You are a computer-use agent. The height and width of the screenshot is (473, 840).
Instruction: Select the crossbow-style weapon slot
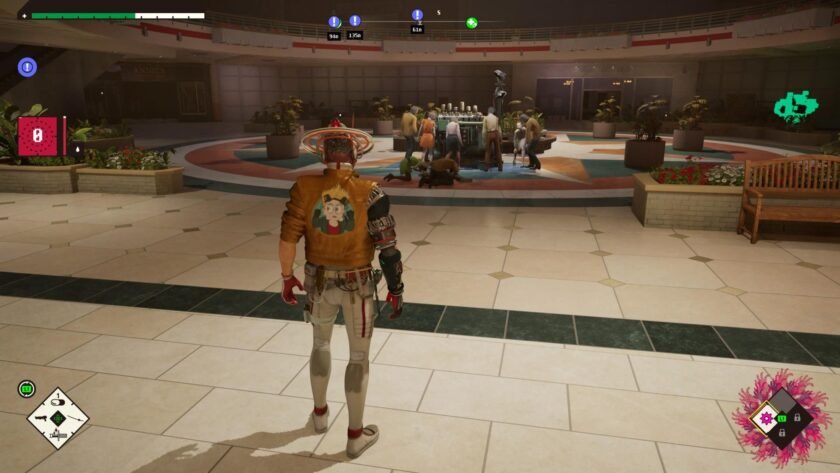[57, 434]
